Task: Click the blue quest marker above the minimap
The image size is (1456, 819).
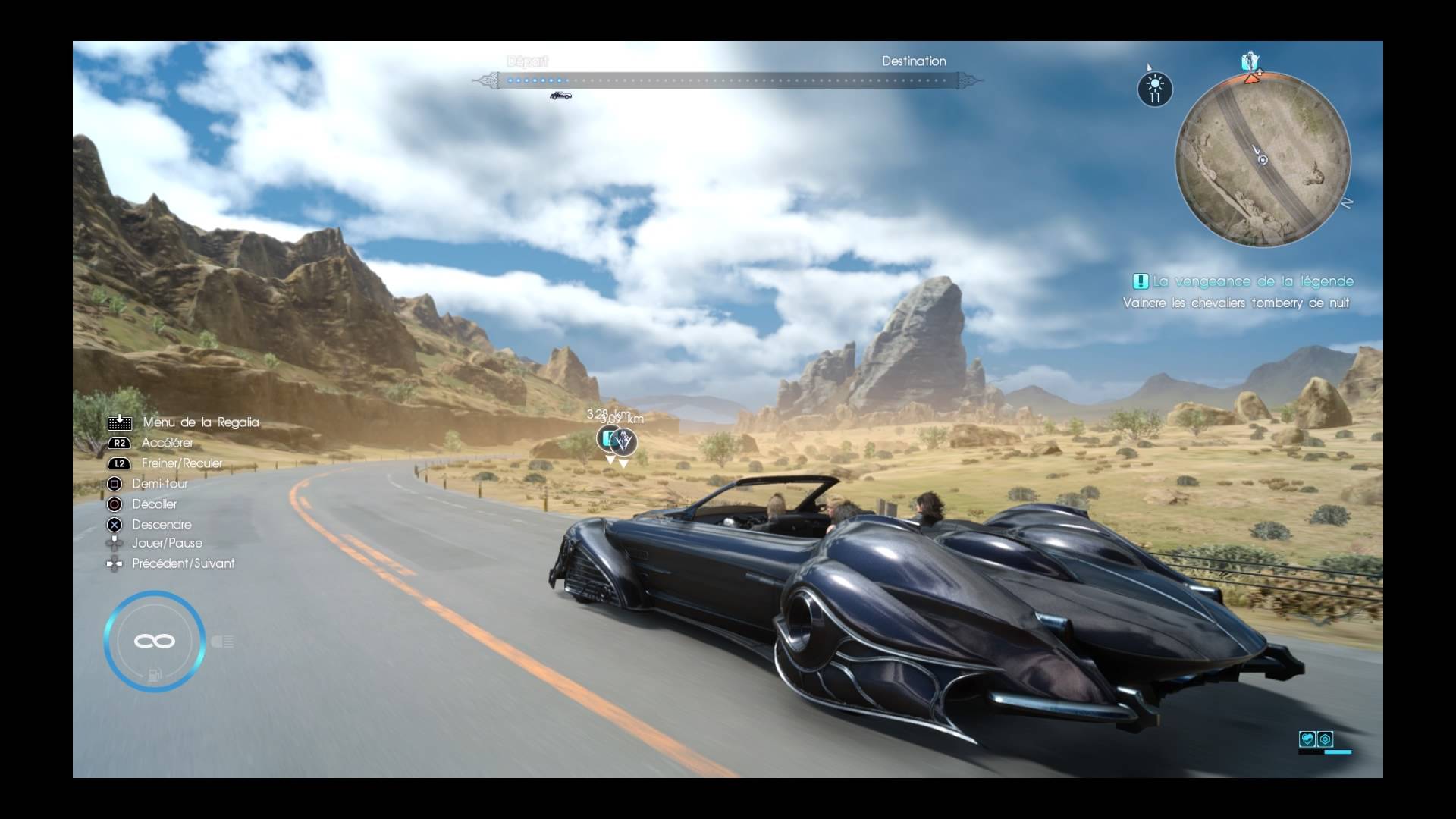Action: tap(1250, 61)
